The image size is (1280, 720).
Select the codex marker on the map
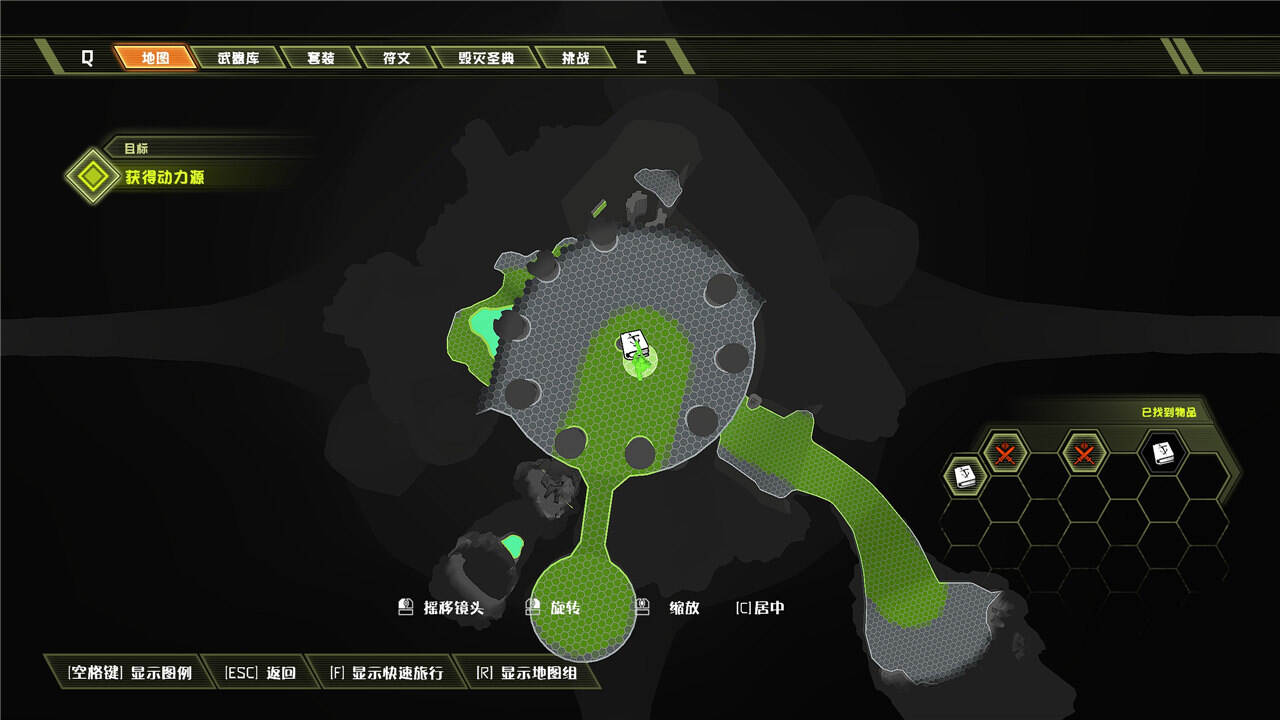(x=635, y=345)
